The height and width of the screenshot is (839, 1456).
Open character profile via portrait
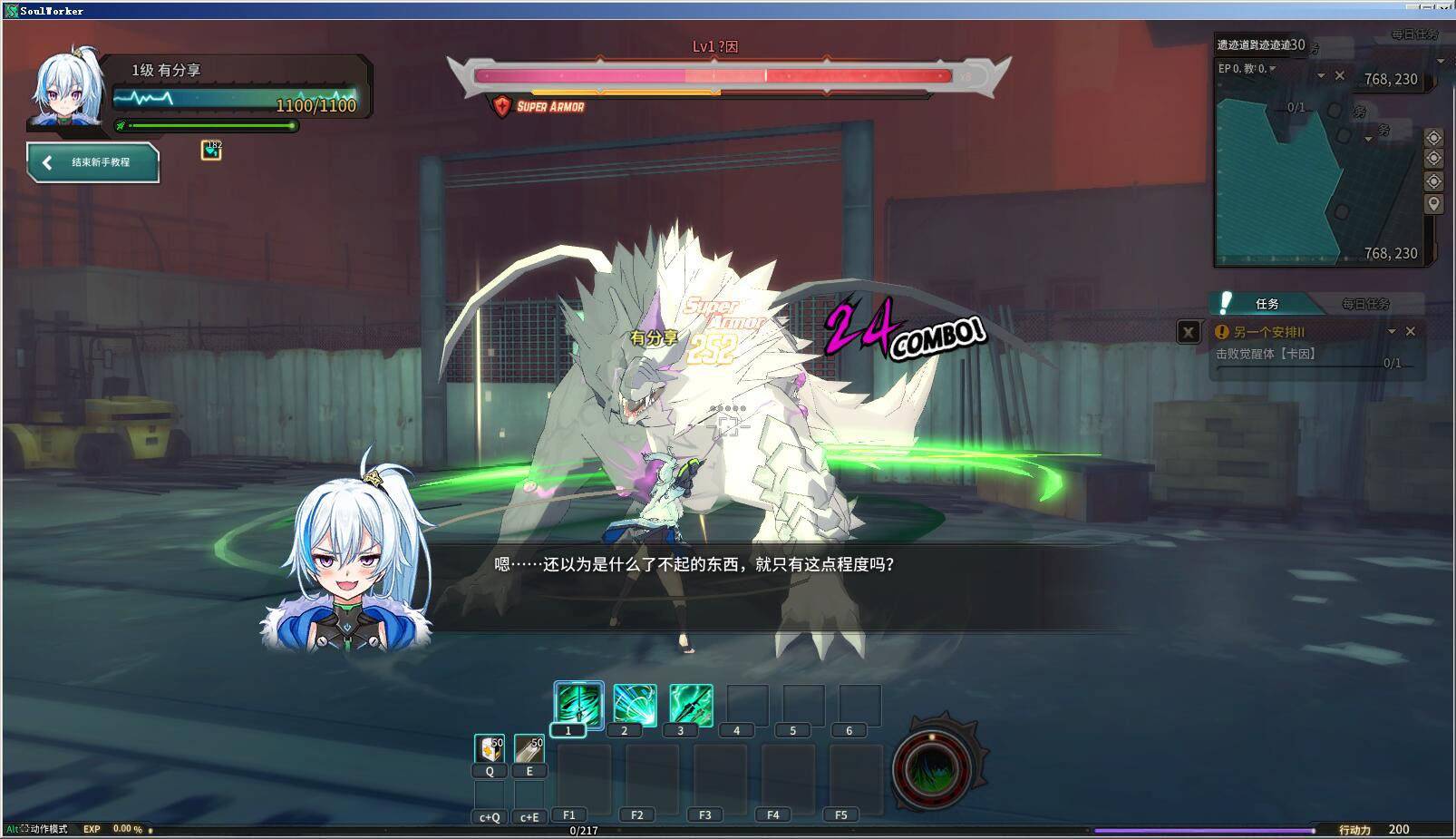pos(65,88)
